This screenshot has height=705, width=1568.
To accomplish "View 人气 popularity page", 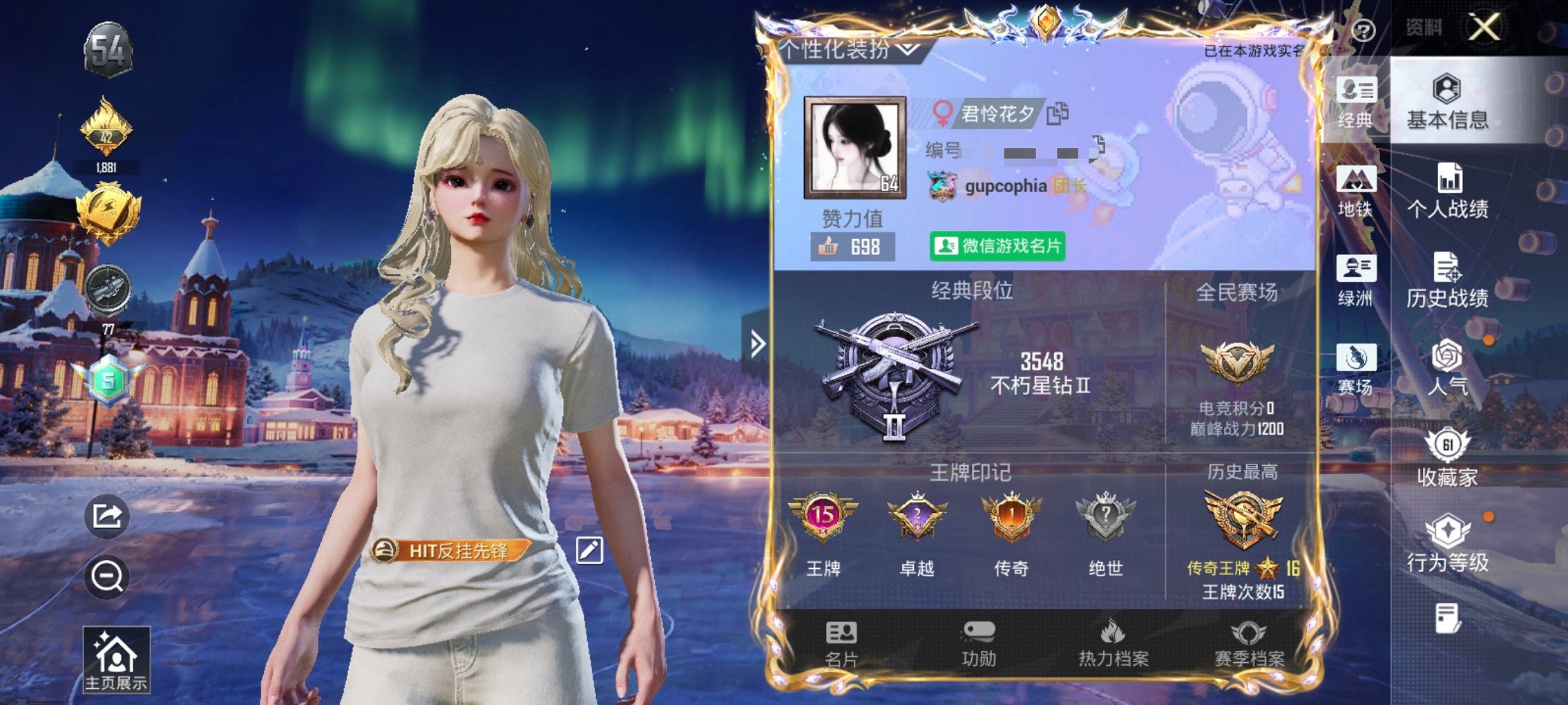I will click(1447, 371).
